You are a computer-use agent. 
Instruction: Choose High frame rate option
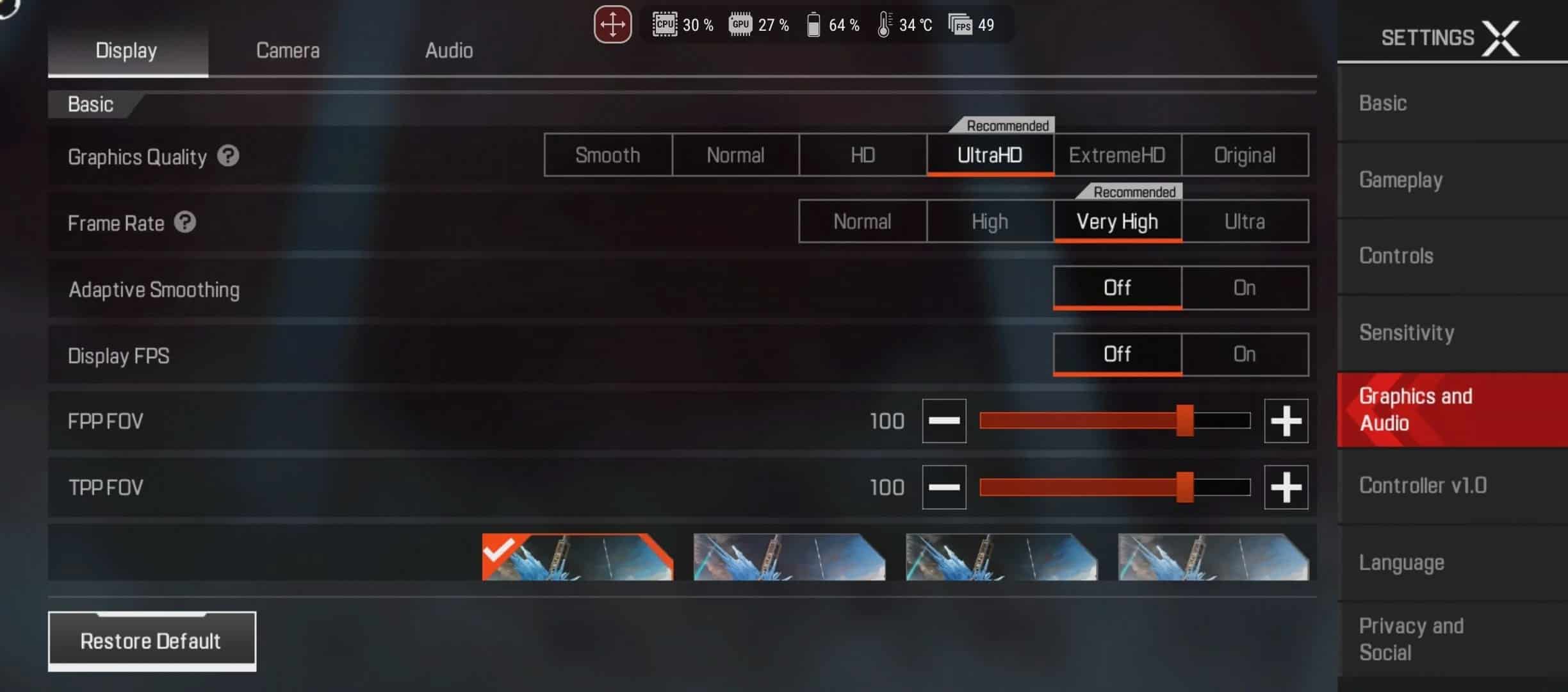point(990,222)
